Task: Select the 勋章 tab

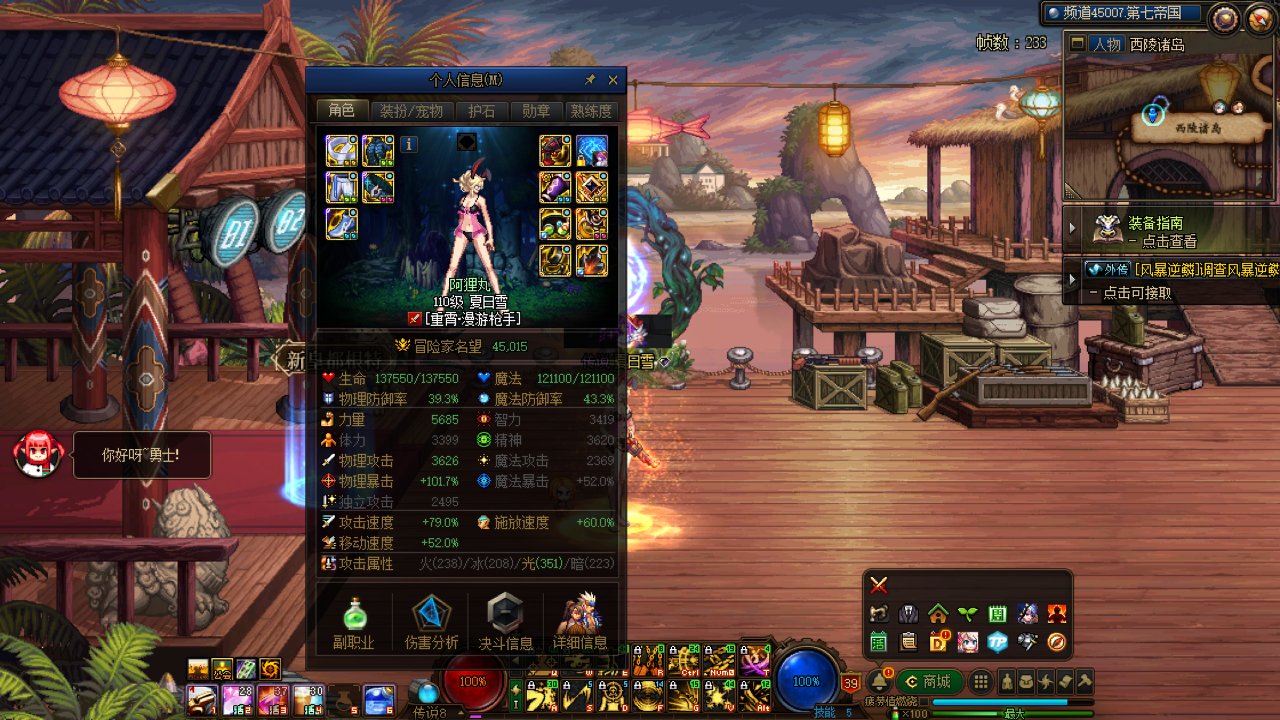Action: point(536,111)
